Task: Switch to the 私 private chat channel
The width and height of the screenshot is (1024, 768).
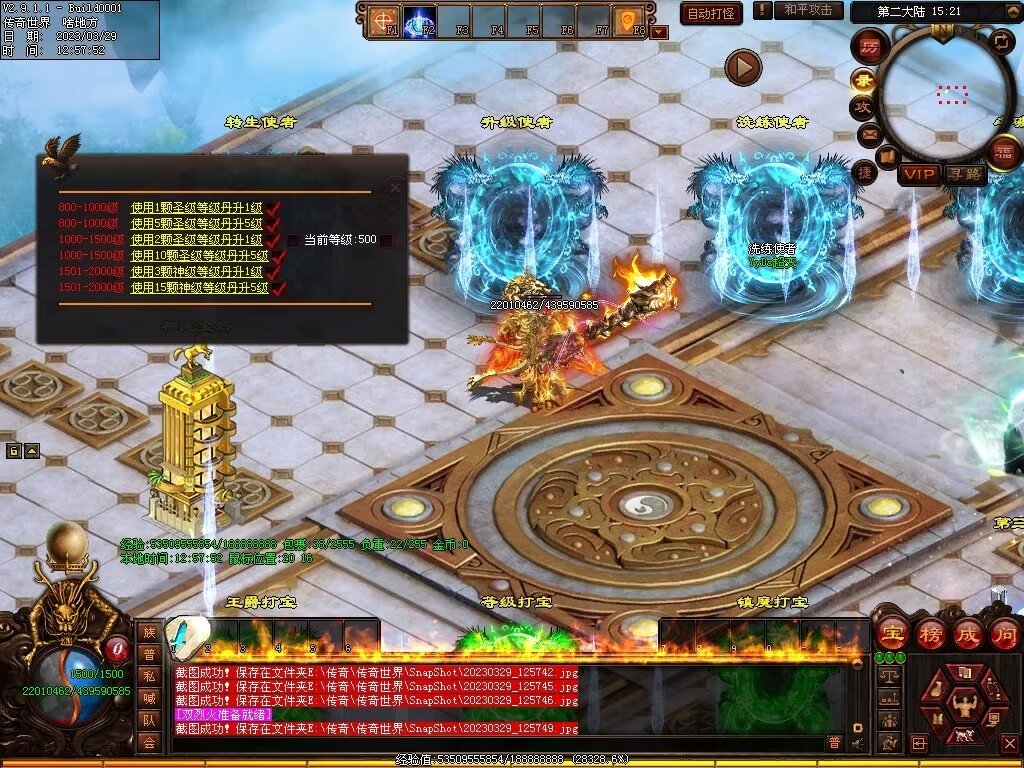Action: coord(148,676)
